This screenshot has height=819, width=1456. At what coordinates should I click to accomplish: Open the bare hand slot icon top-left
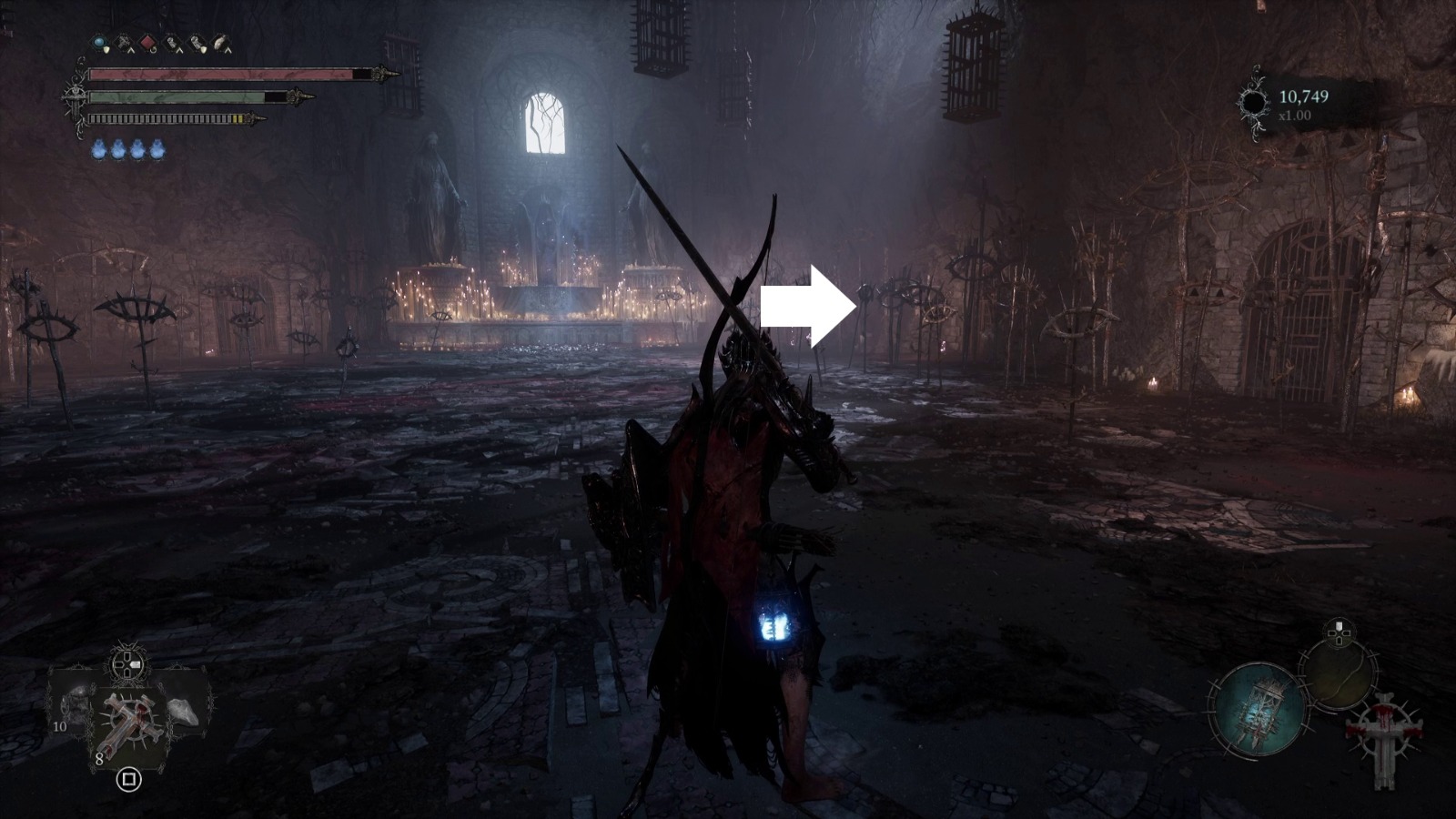coord(220,43)
